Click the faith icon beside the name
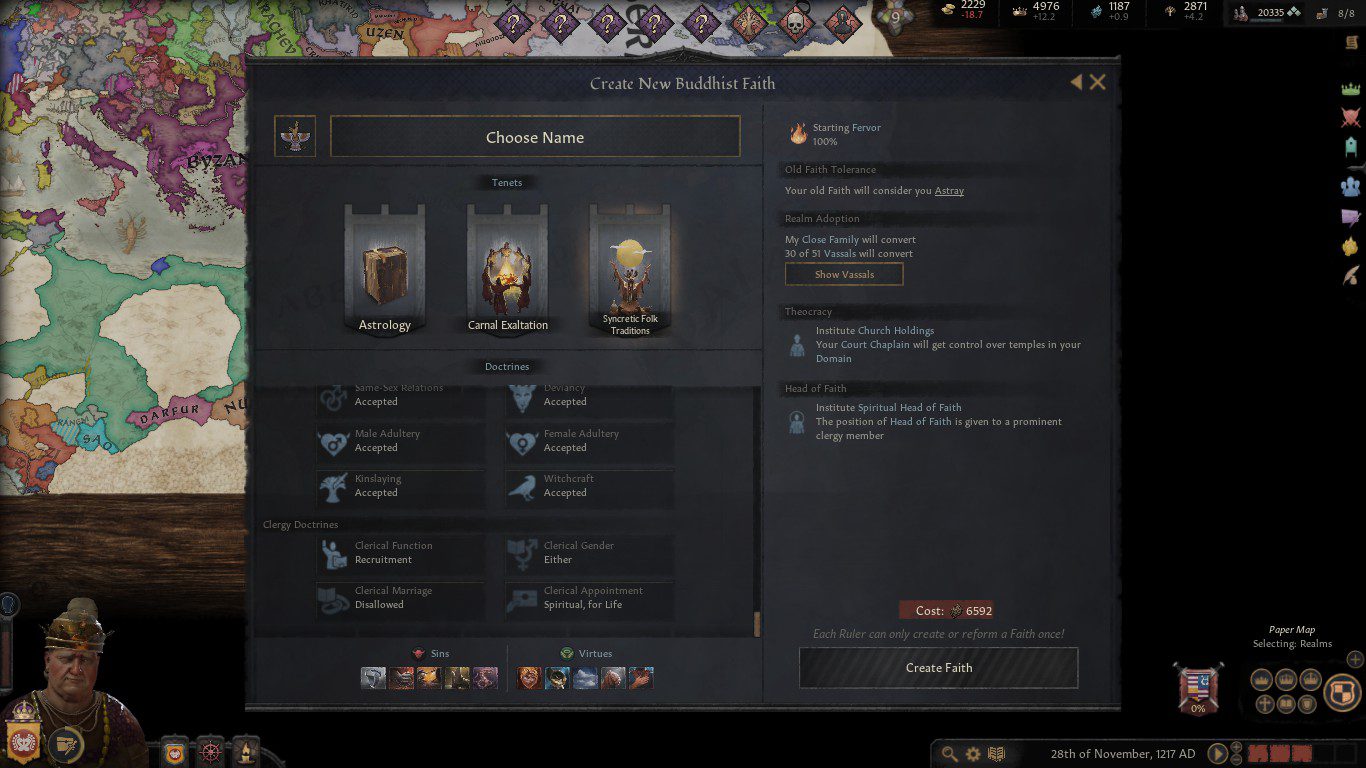This screenshot has height=768, width=1366. (x=295, y=137)
